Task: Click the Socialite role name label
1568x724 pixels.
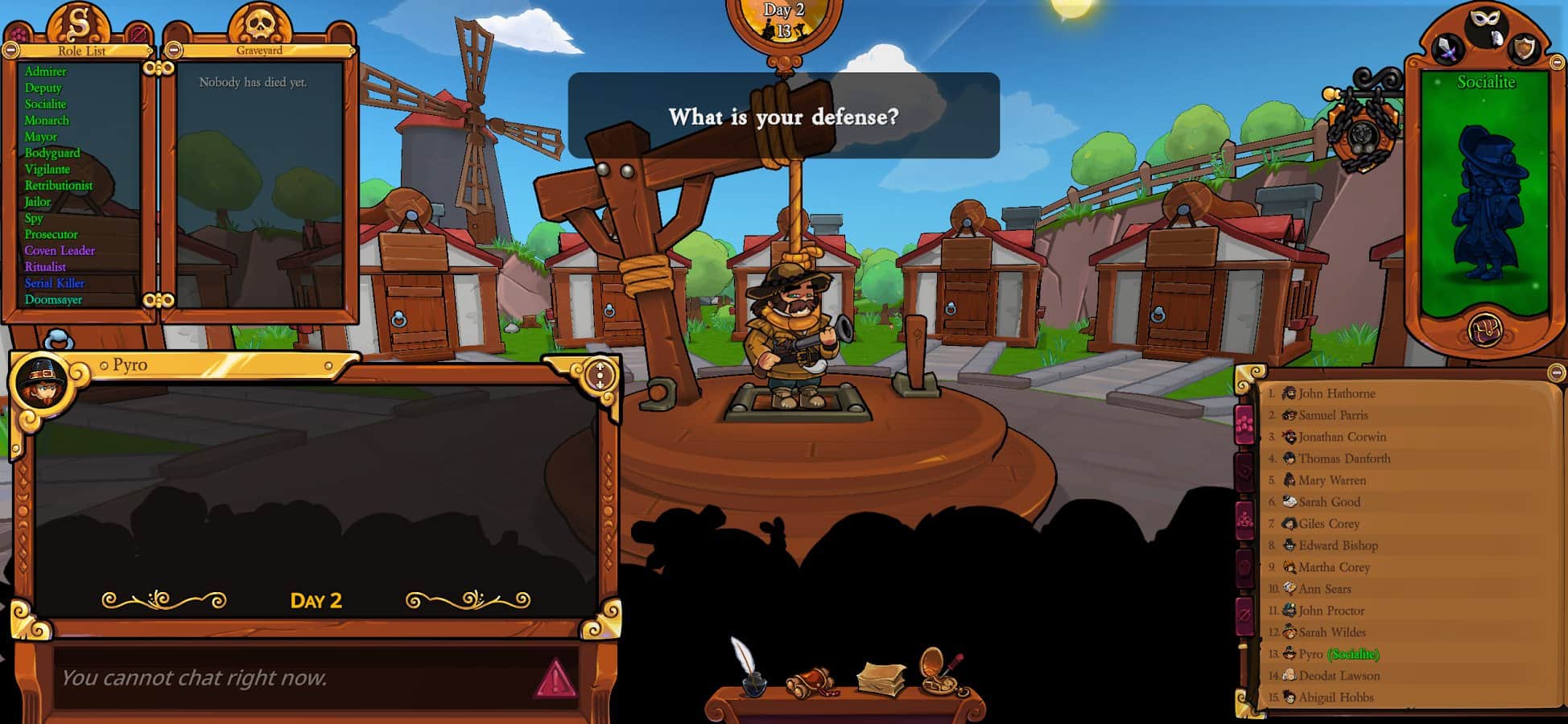Action: [x=1485, y=82]
